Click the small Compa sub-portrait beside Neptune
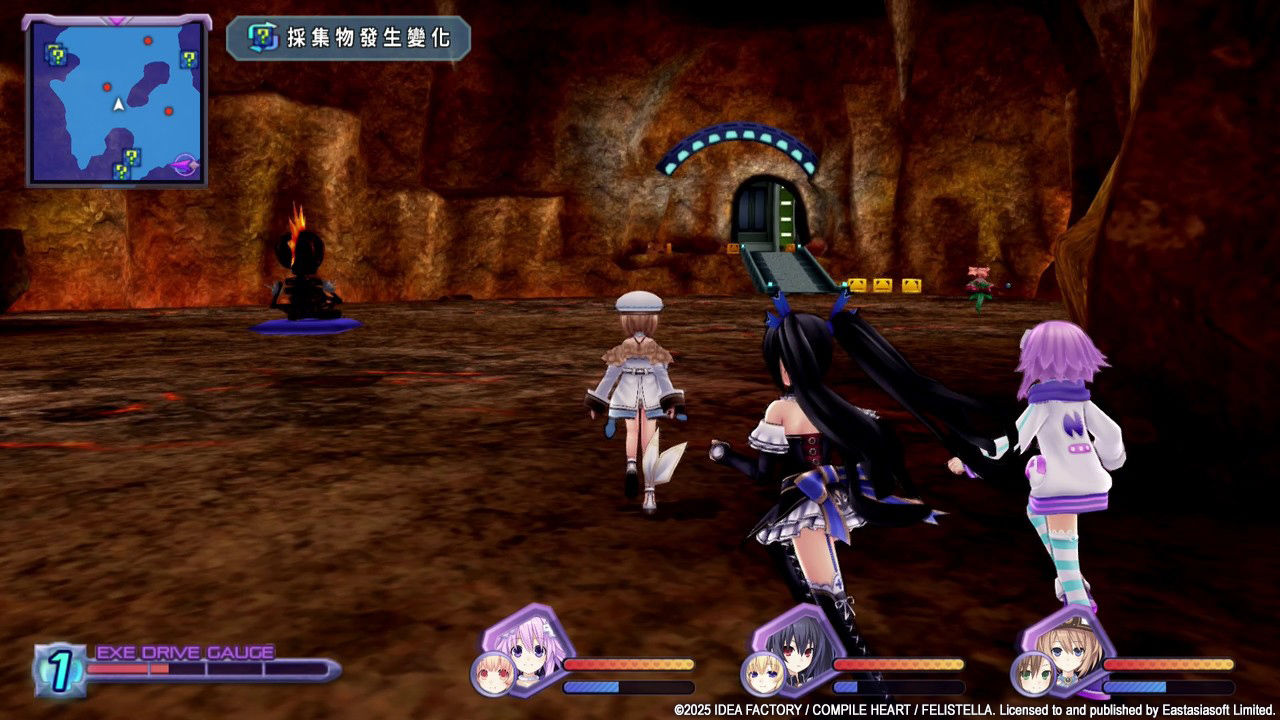 (x=490, y=675)
